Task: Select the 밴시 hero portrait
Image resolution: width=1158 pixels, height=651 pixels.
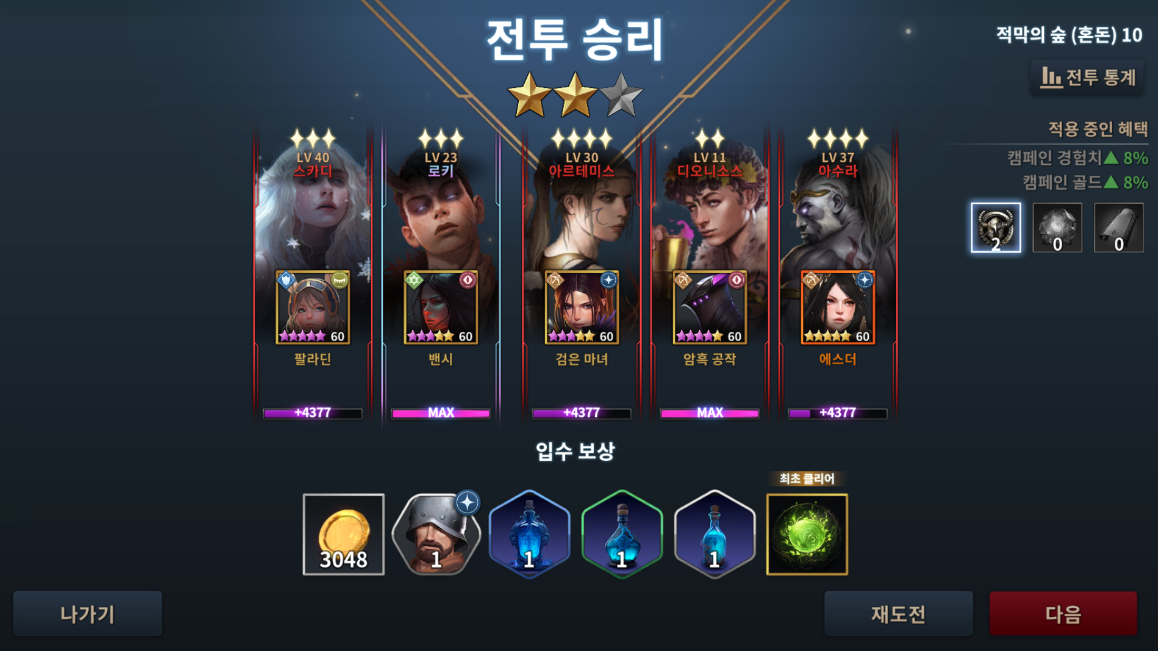Action: [441, 308]
